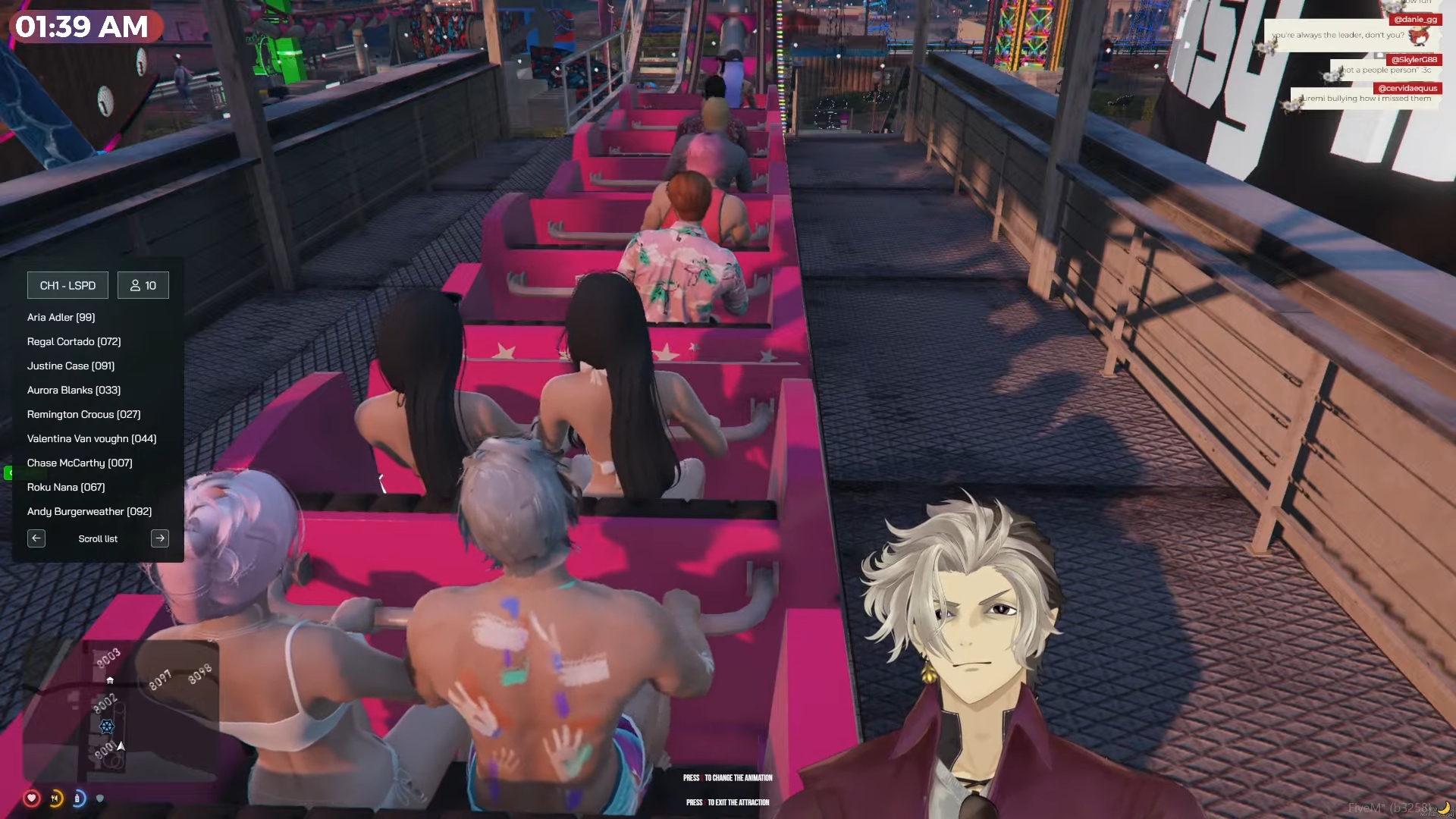Image resolution: width=1456 pixels, height=819 pixels.
Task: Select Aria Adler [99] in radio list
Action: point(61,318)
